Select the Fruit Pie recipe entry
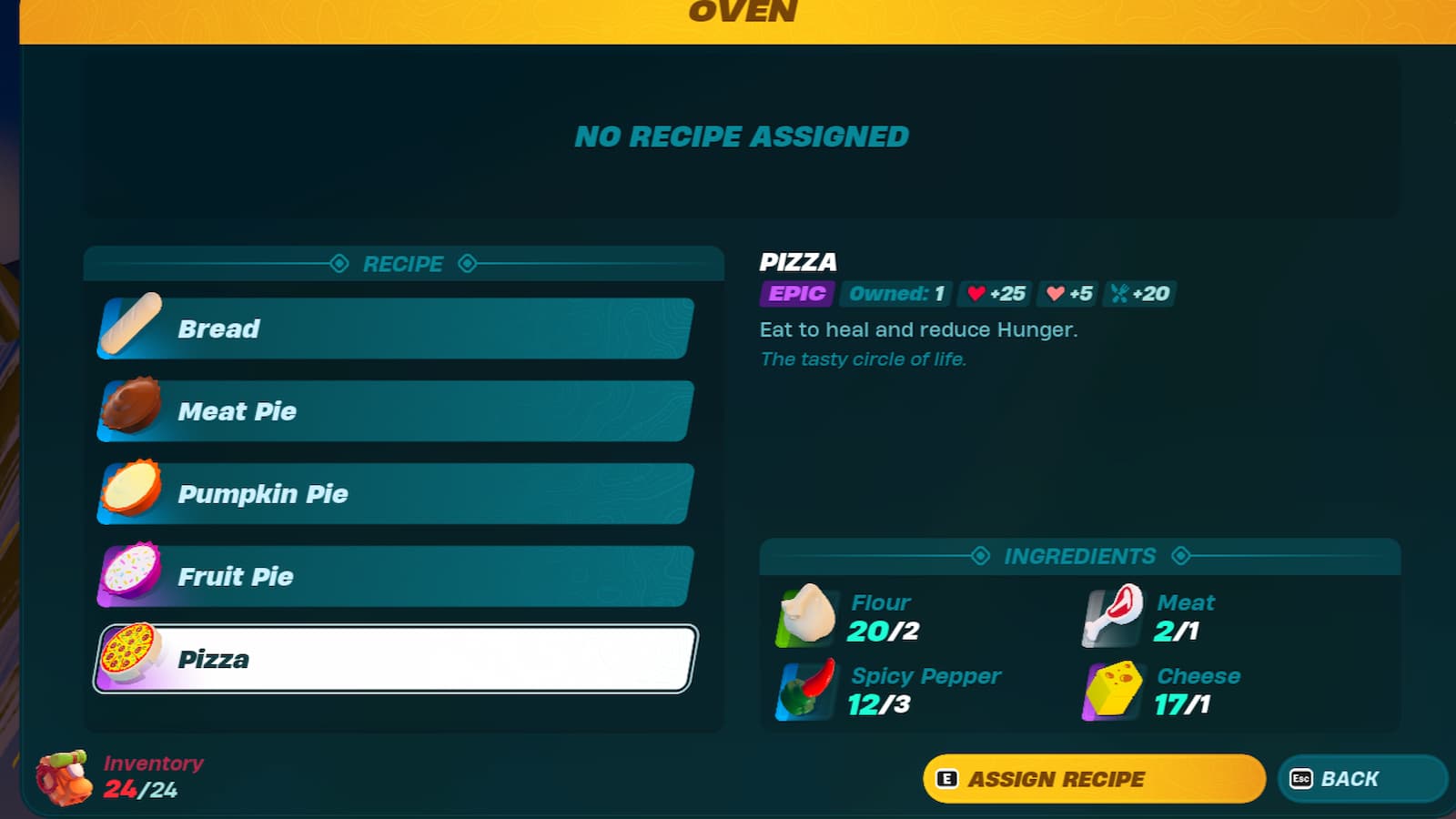This screenshot has height=819, width=1456. tap(391, 575)
